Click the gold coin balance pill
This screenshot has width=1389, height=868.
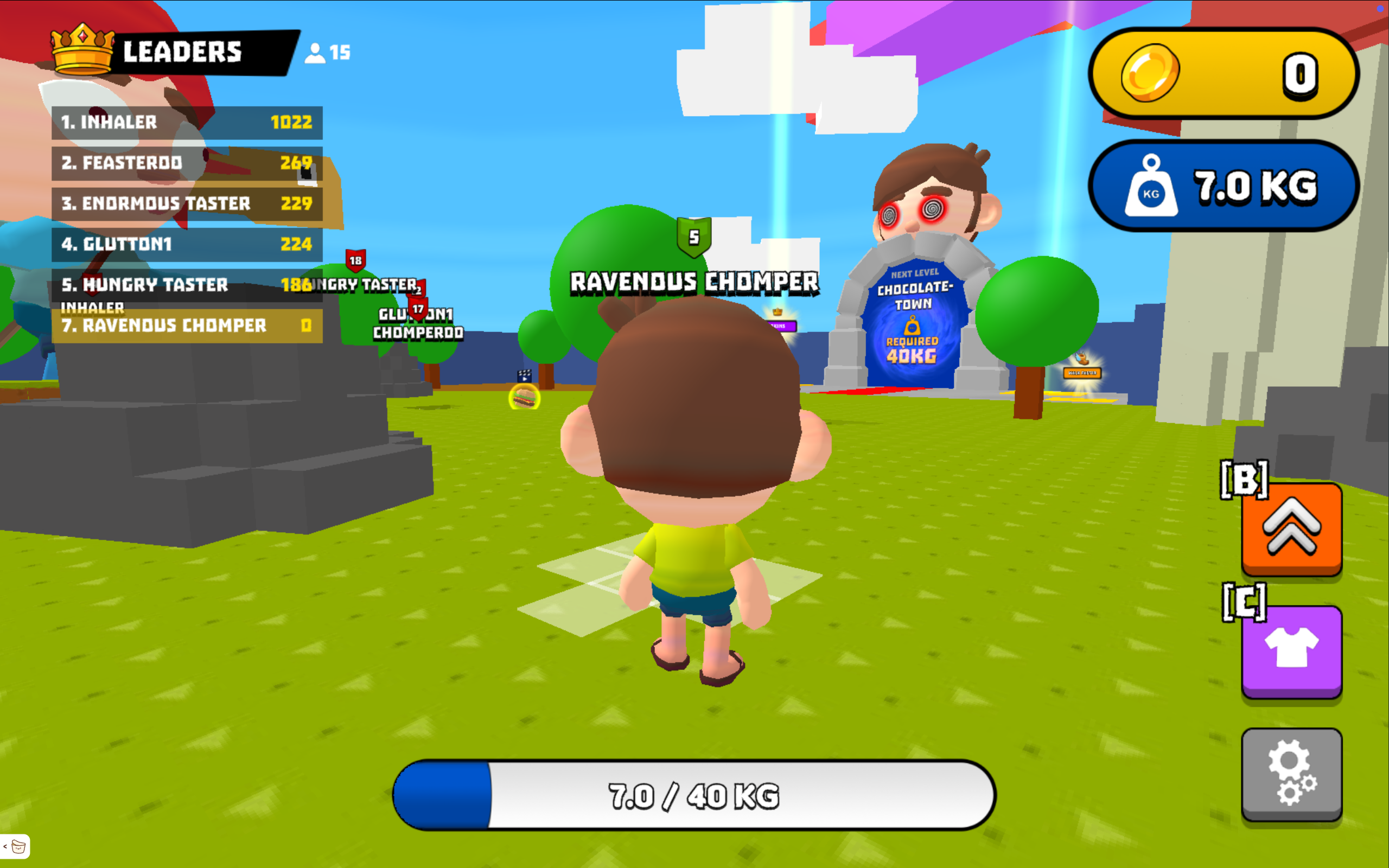tap(1222, 73)
